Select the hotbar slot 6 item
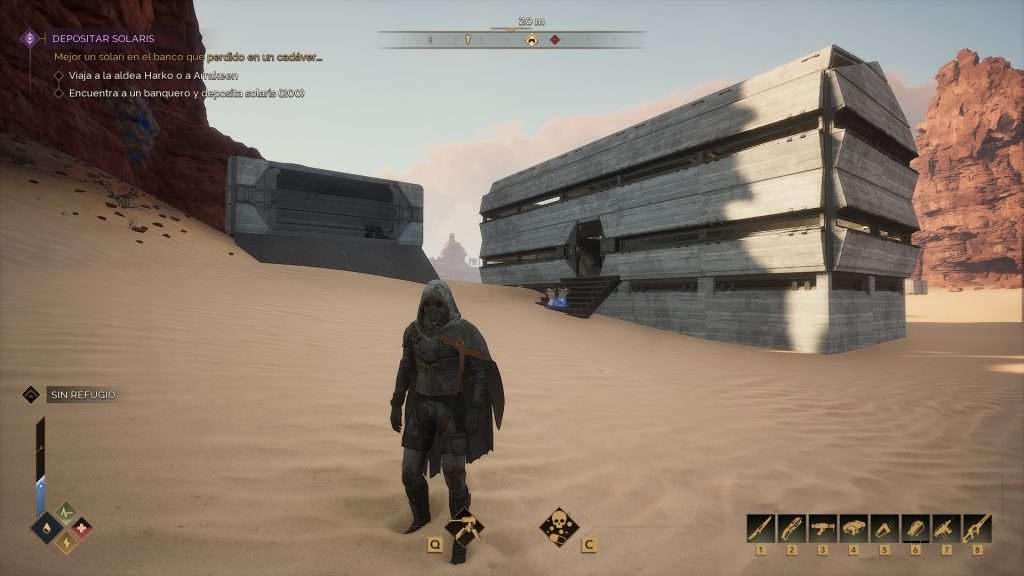 point(916,528)
